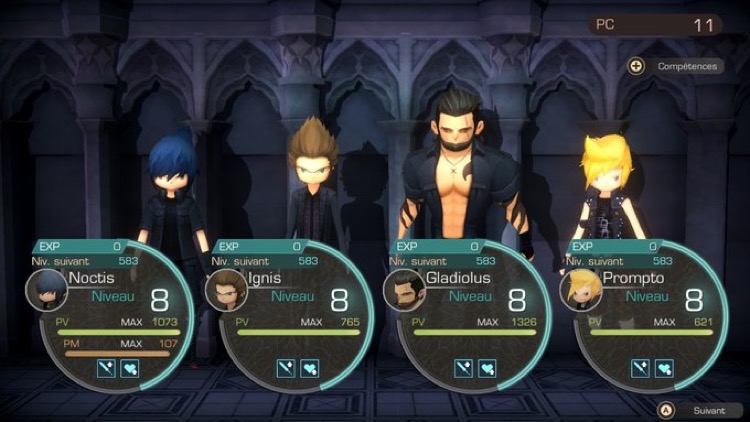Select the wand icon in Gladiolus's panel
The width and height of the screenshot is (750, 422).
click(462, 368)
